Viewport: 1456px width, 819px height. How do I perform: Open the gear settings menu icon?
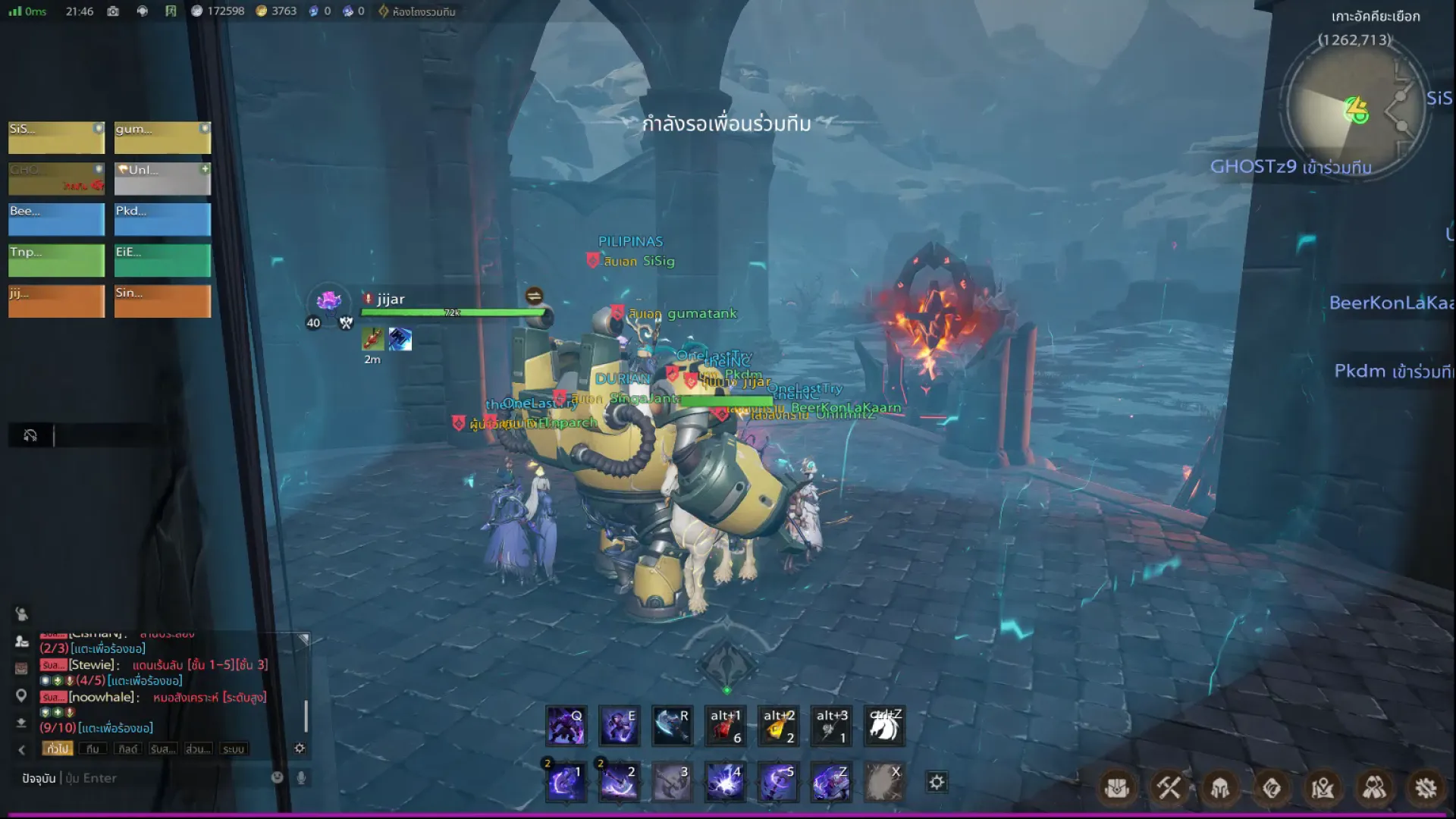(x=1426, y=788)
